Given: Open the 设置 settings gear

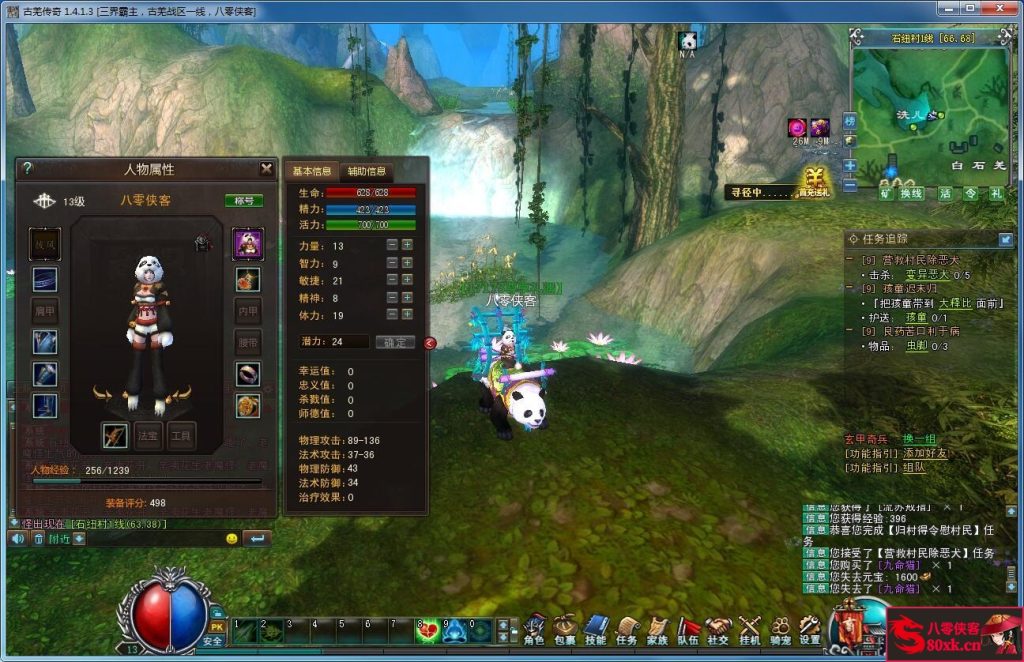Looking at the screenshot, I should (x=810, y=630).
